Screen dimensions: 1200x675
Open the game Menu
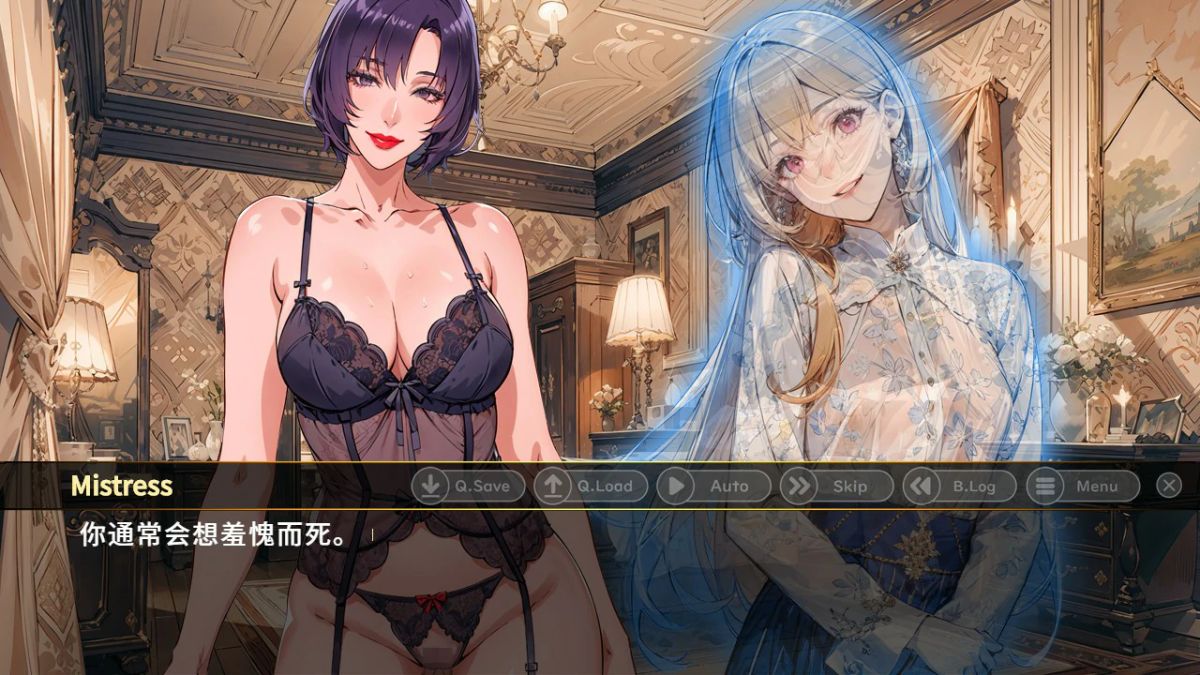1082,486
